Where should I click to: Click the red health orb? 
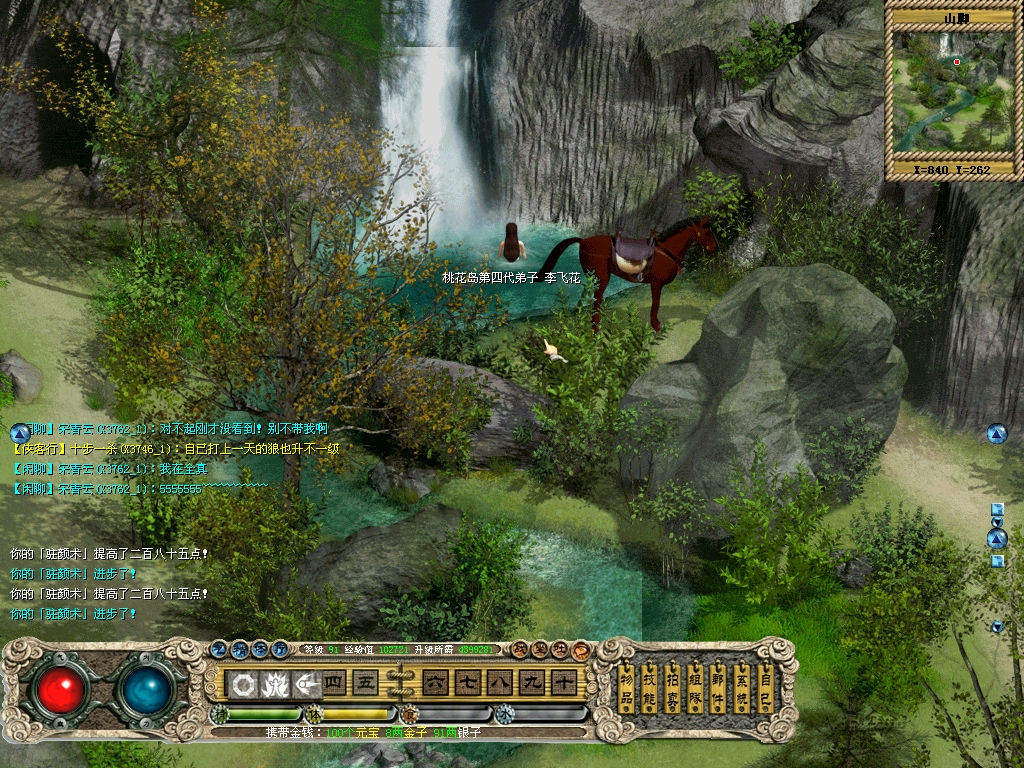pyautogui.click(x=61, y=690)
